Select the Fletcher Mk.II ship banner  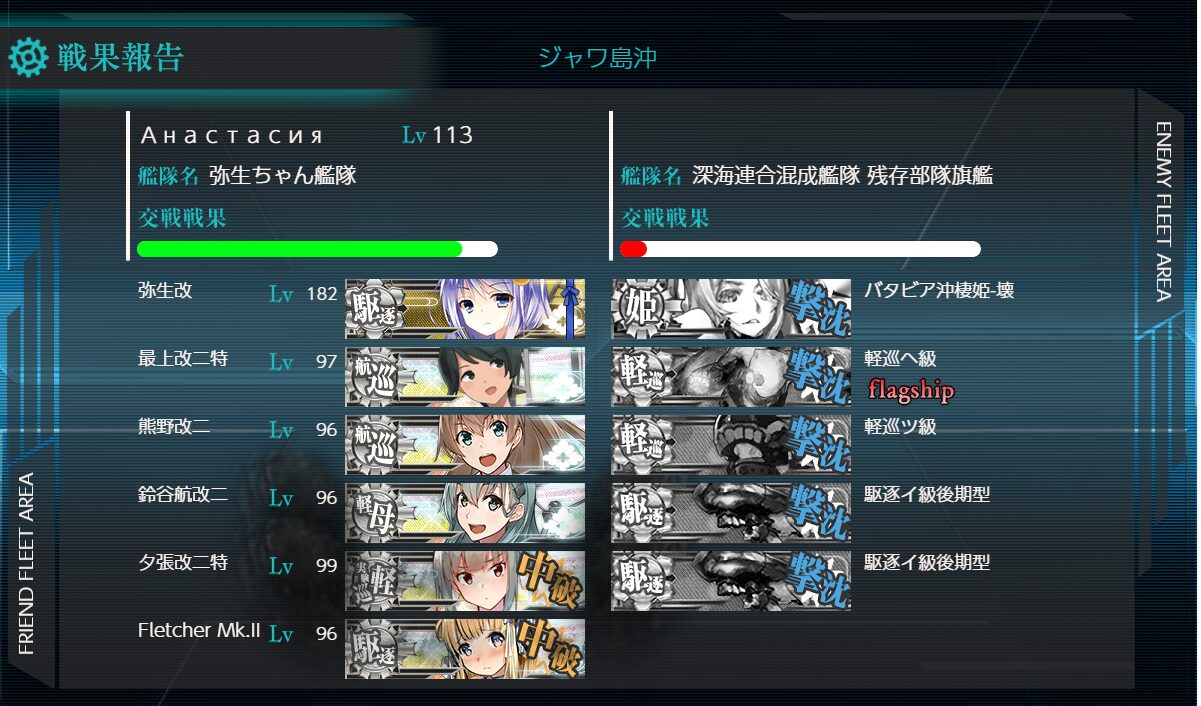(x=465, y=649)
